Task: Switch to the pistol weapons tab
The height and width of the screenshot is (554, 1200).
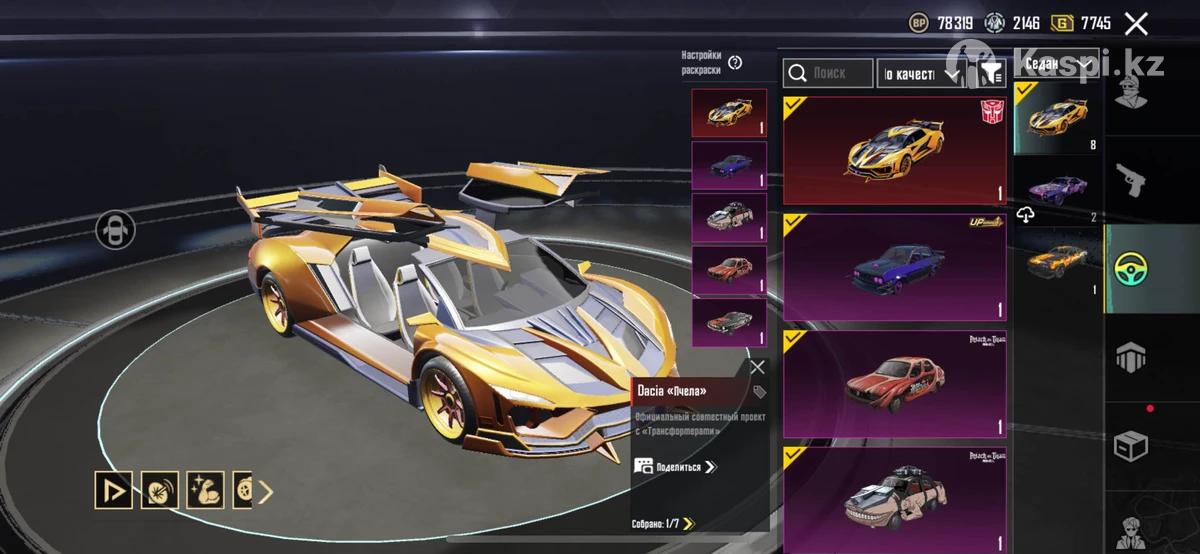Action: 1130,180
